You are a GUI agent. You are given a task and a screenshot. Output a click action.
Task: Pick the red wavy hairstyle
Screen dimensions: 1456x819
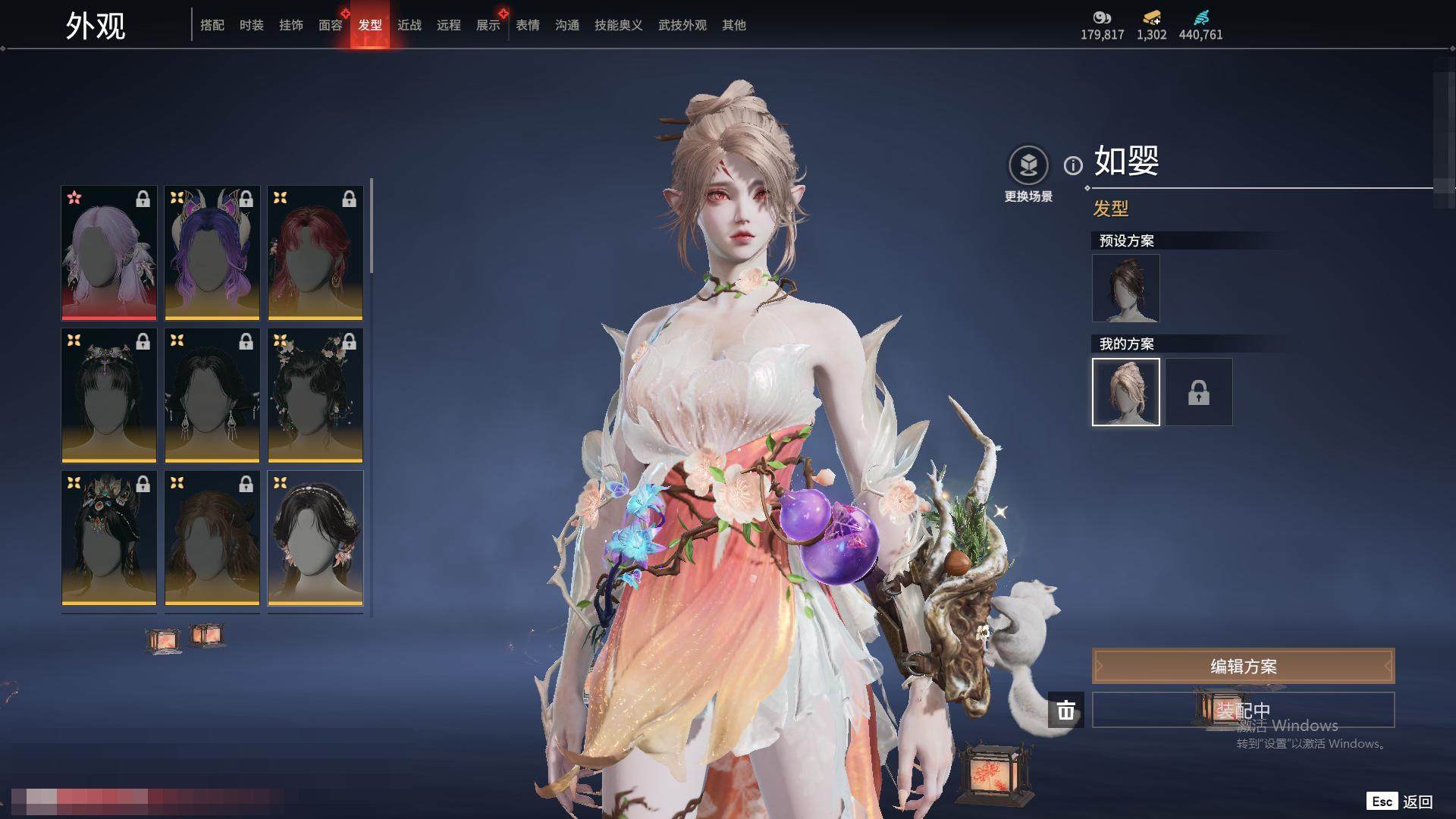pos(315,253)
